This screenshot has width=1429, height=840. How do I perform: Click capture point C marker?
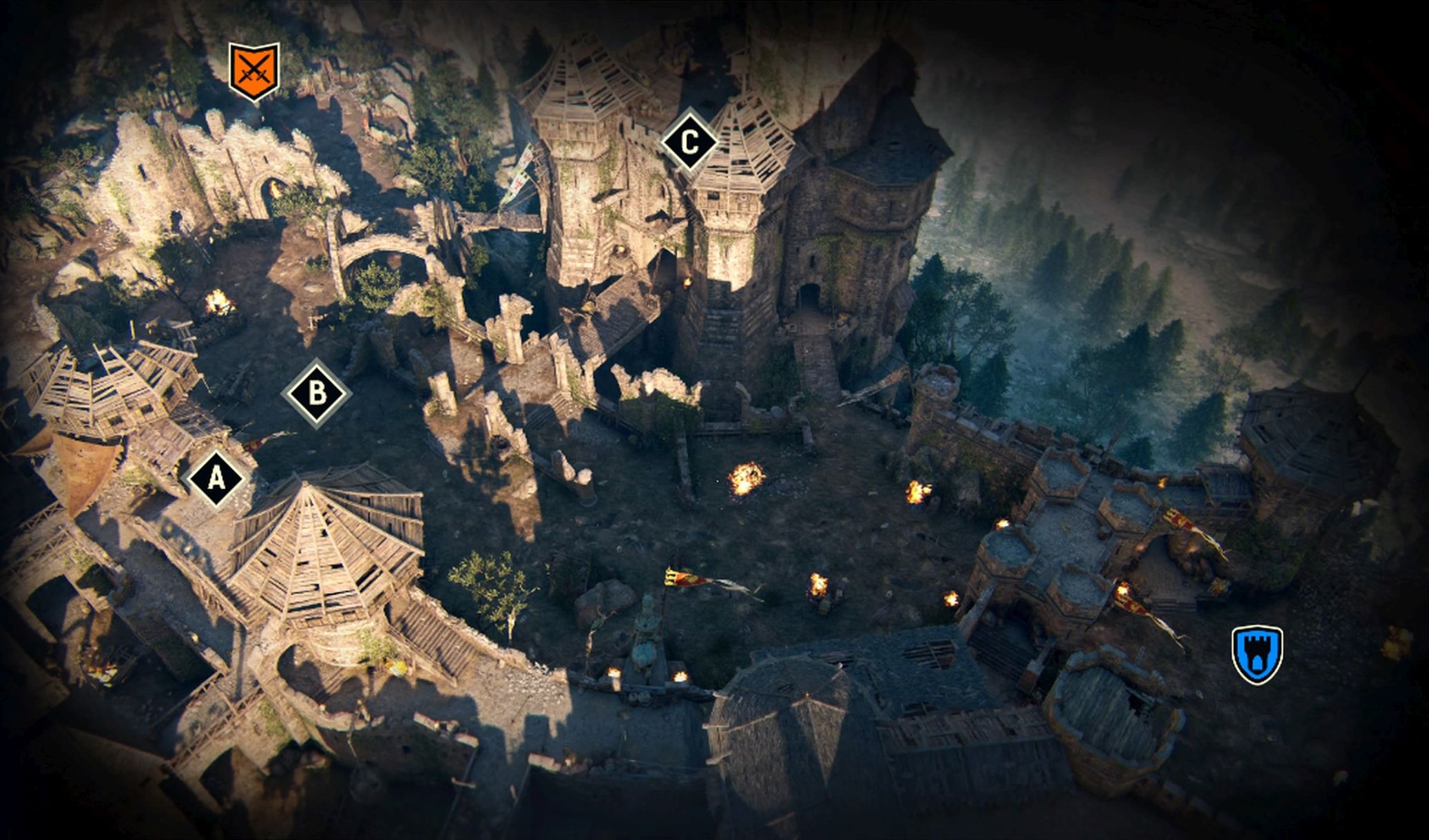(x=689, y=143)
